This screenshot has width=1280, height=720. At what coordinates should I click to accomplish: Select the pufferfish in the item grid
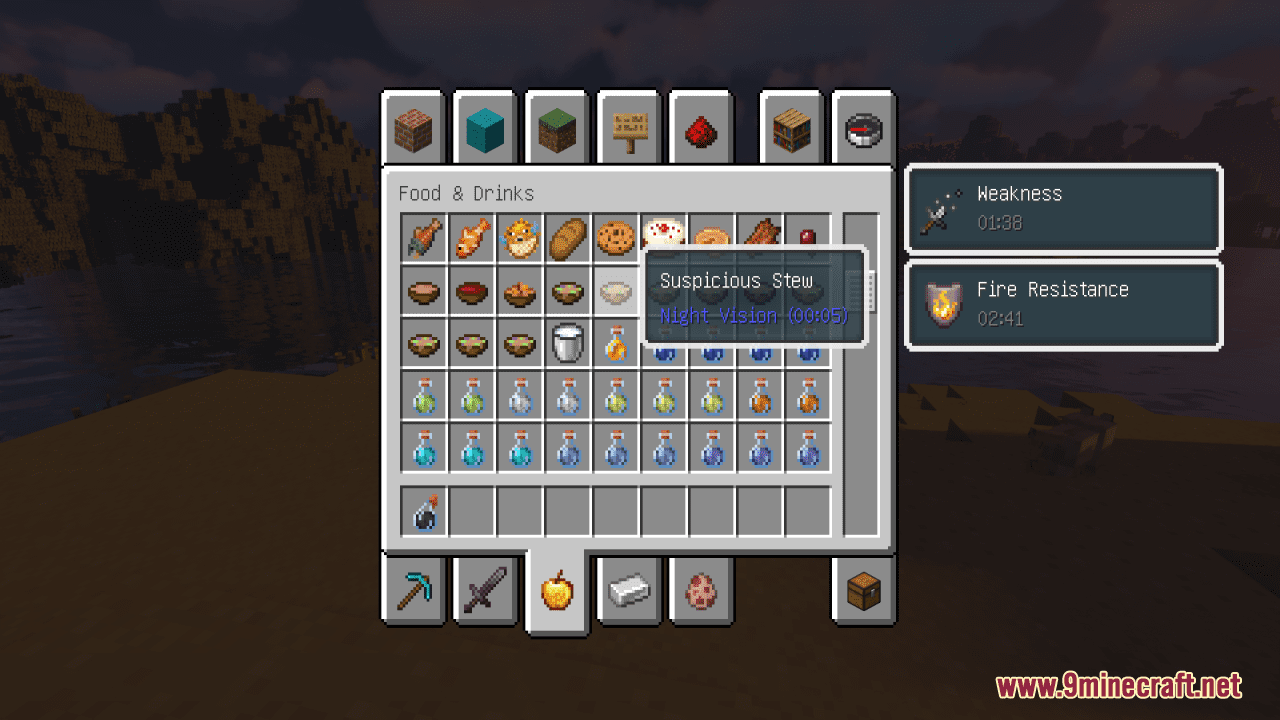coord(519,238)
